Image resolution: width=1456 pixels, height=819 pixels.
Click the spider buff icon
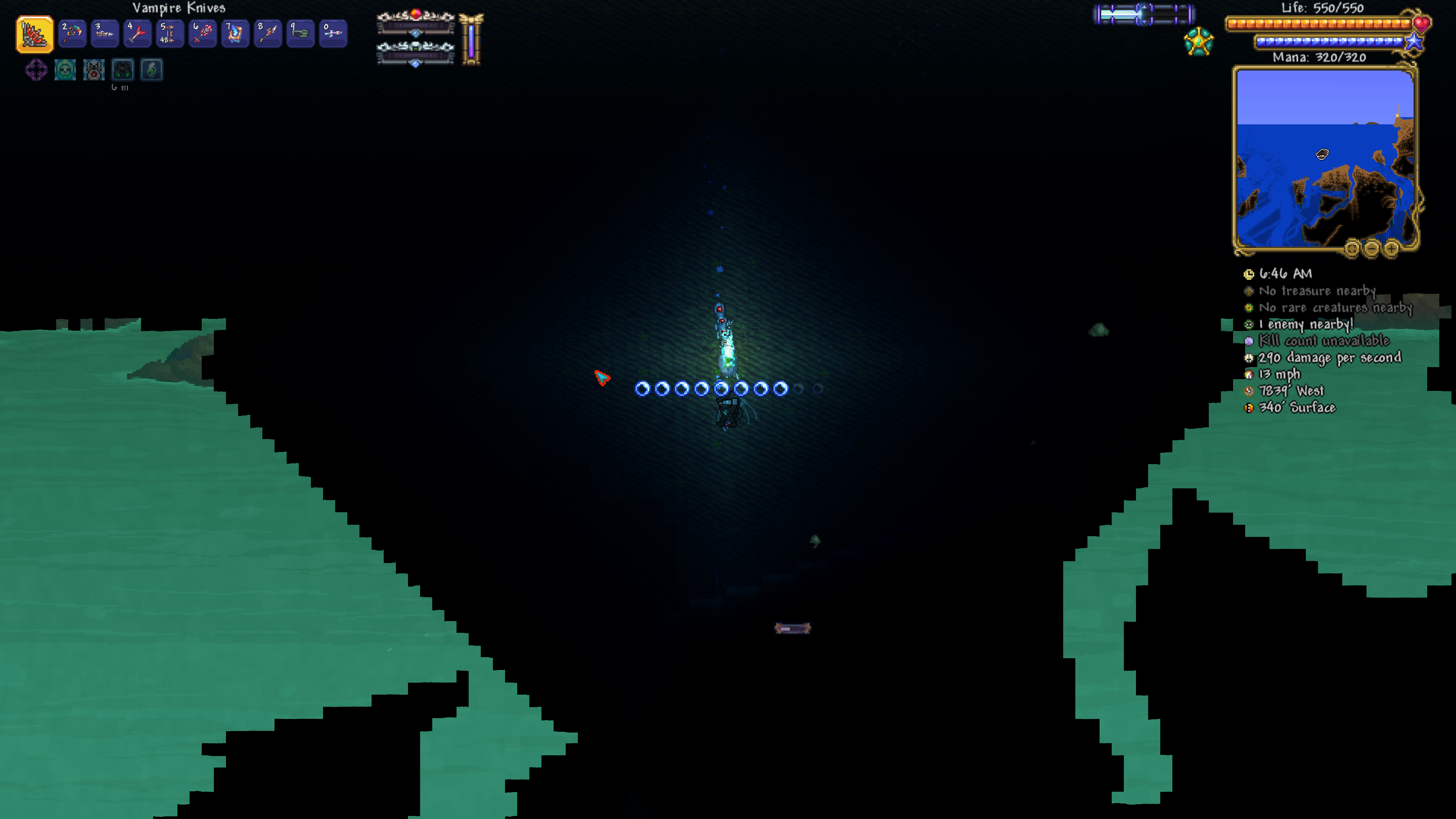click(94, 70)
